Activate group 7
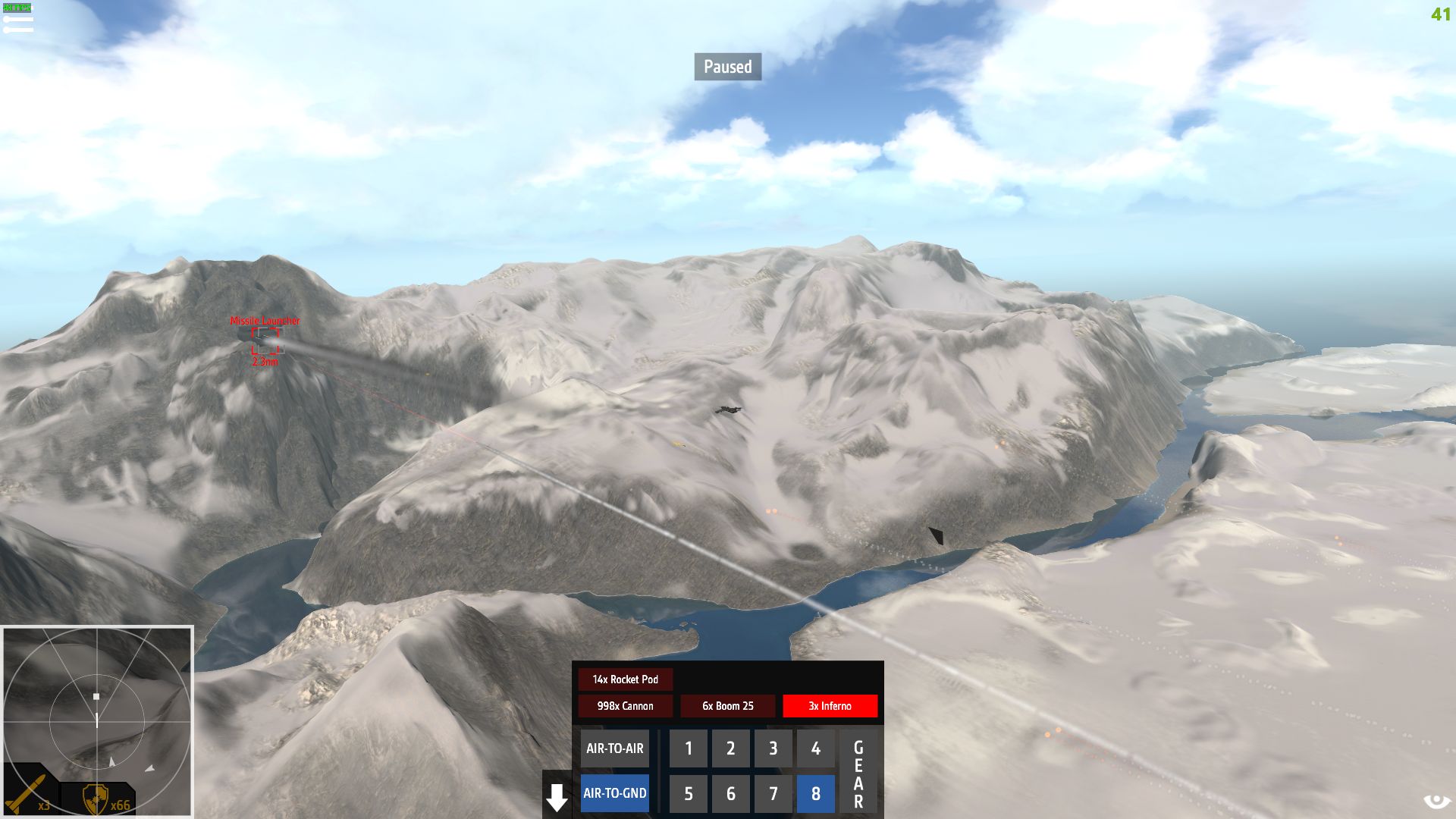 773,793
